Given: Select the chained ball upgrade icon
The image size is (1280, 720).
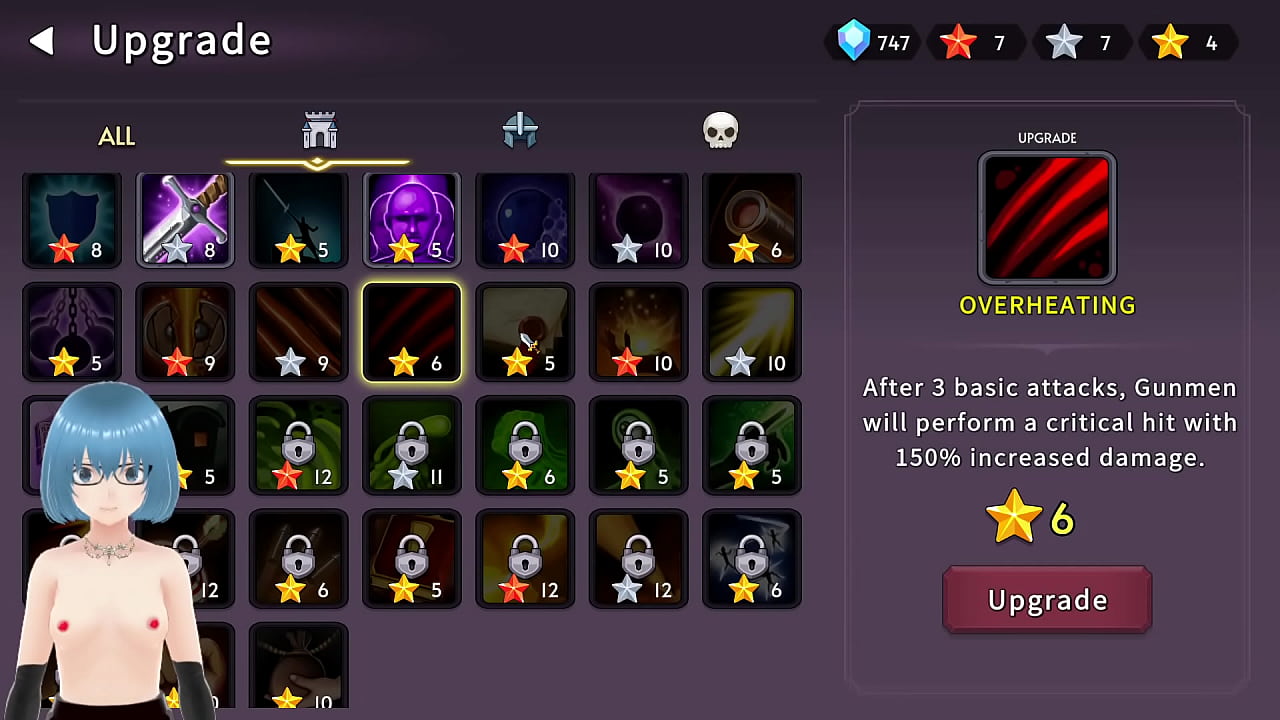Looking at the screenshot, I should point(72,330).
